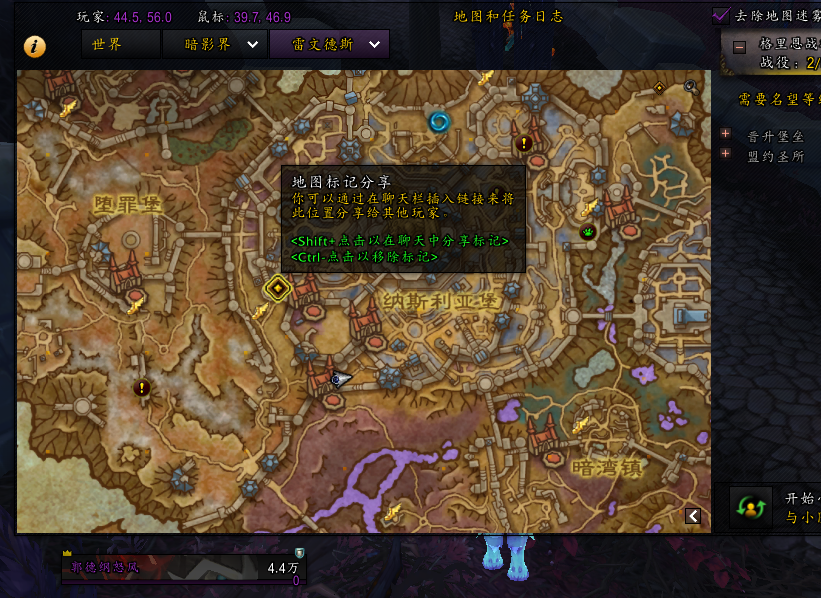Toggle the 去除地图迷雾 checkbox

tap(721, 15)
